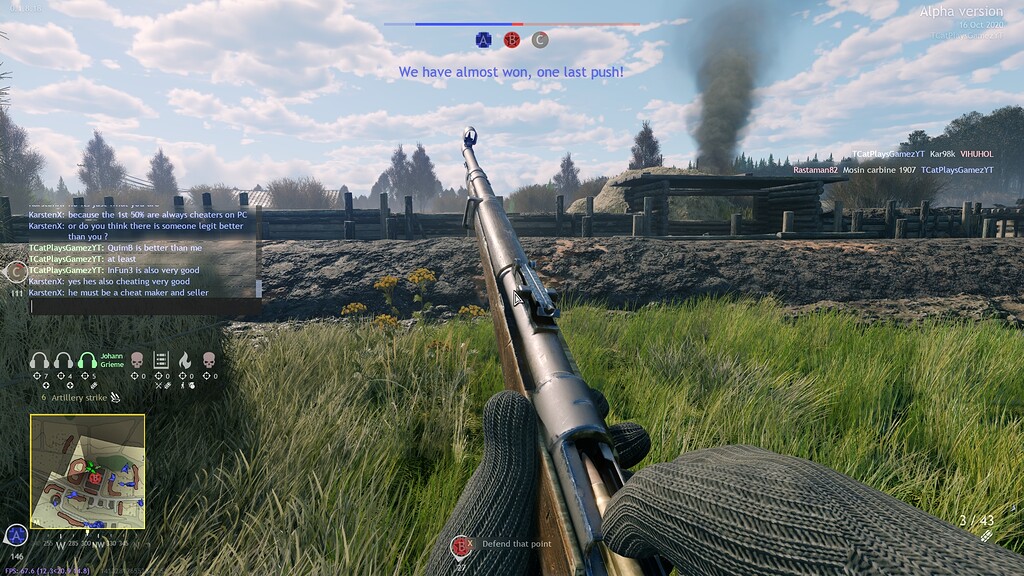Select capture point A icon at top
This screenshot has width=1024, height=576.
click(484, 40)
